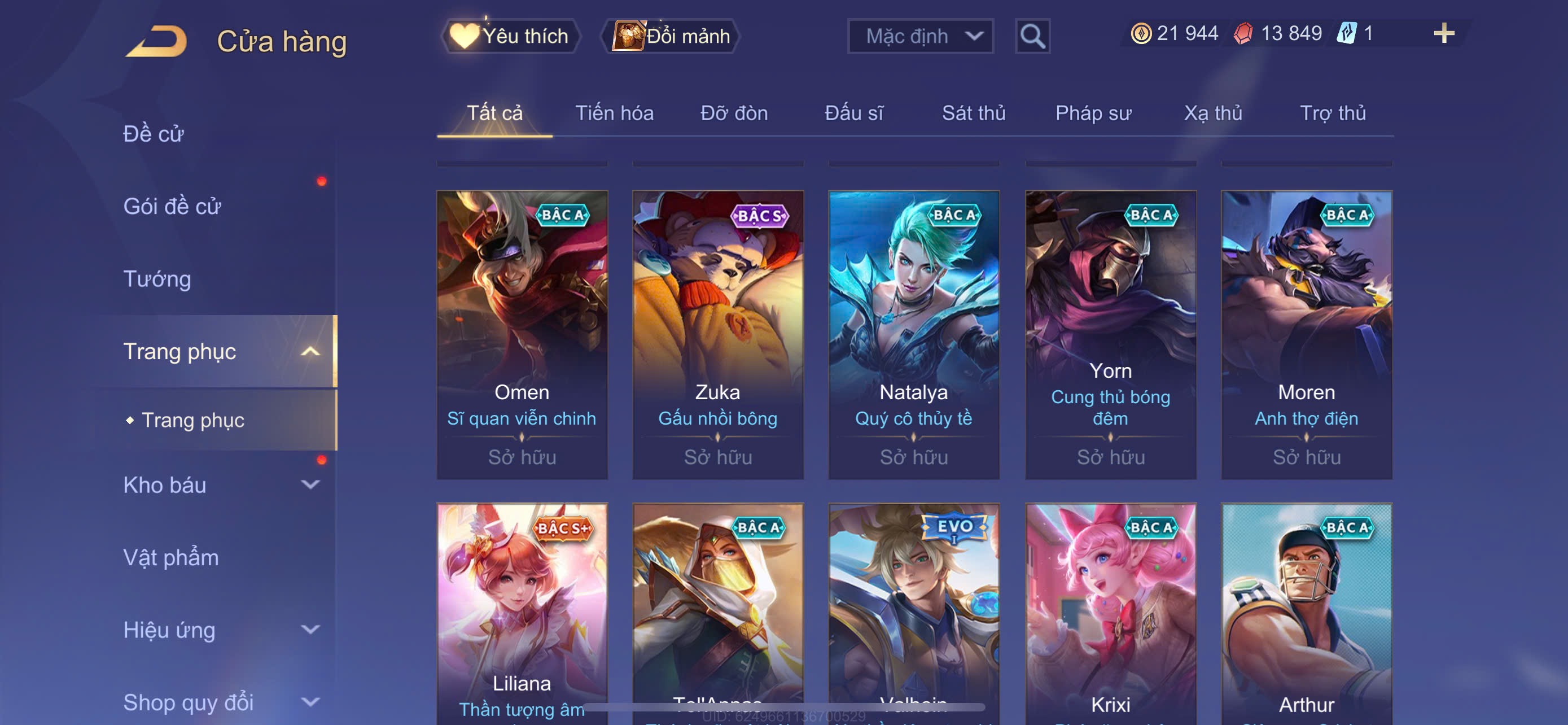Open the Yêu thích favorites list

tap(510, 36)
